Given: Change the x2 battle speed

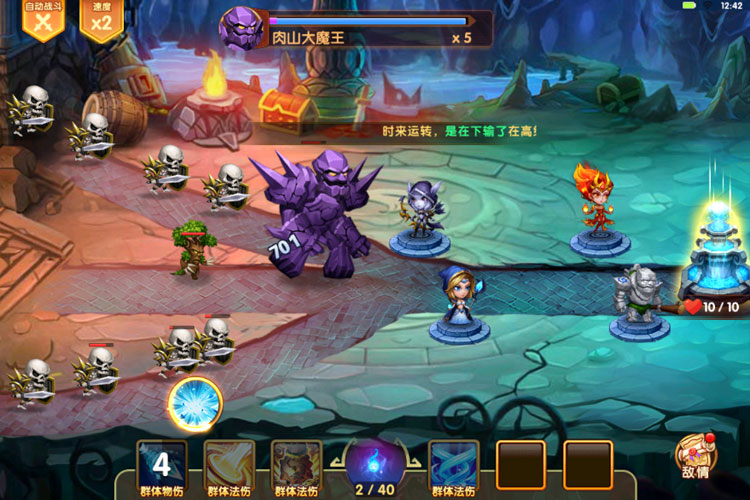Looking at the screenshot, I should 101,20.
